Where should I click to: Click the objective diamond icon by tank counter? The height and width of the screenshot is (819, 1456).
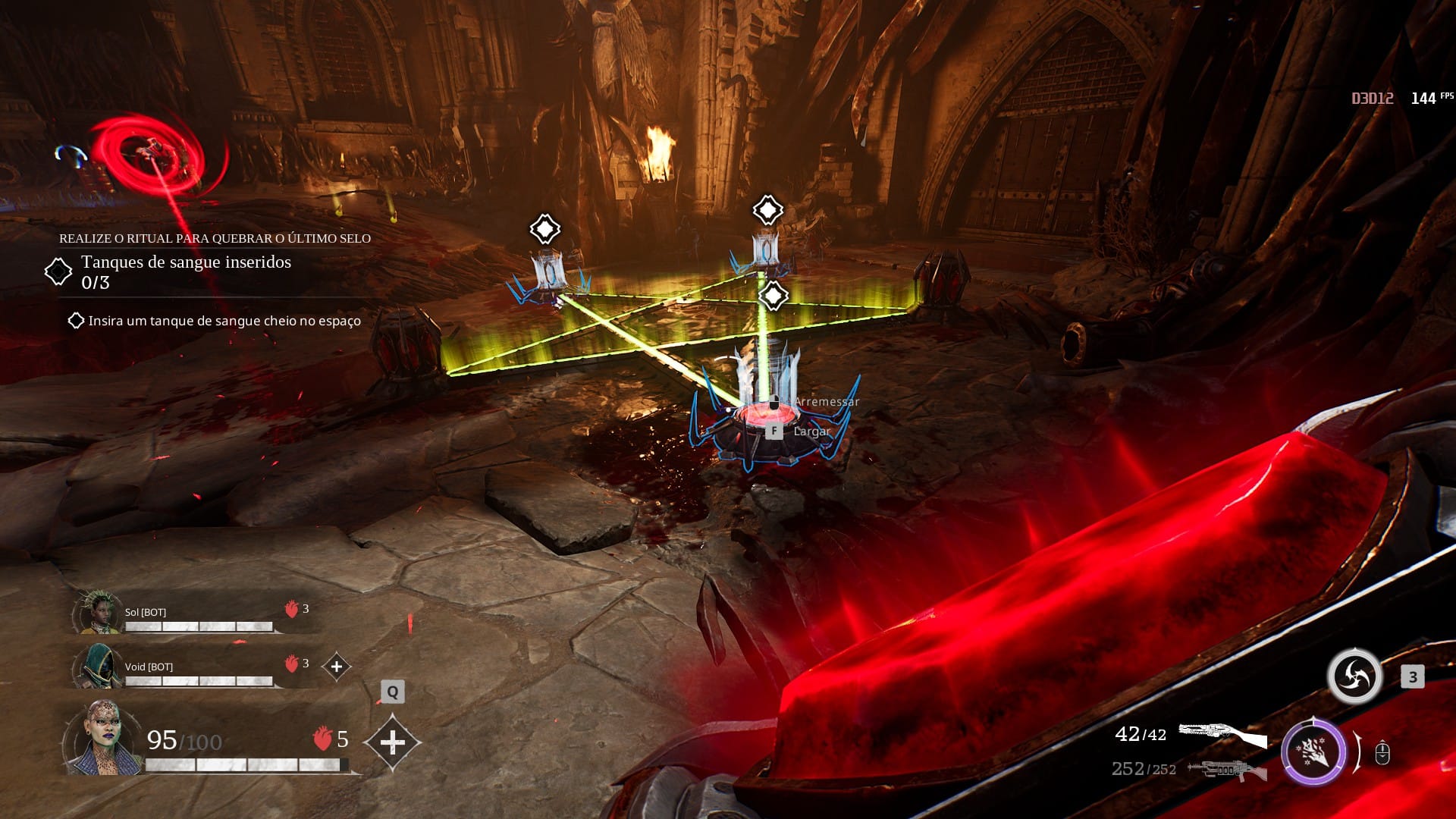pos(58,271)
